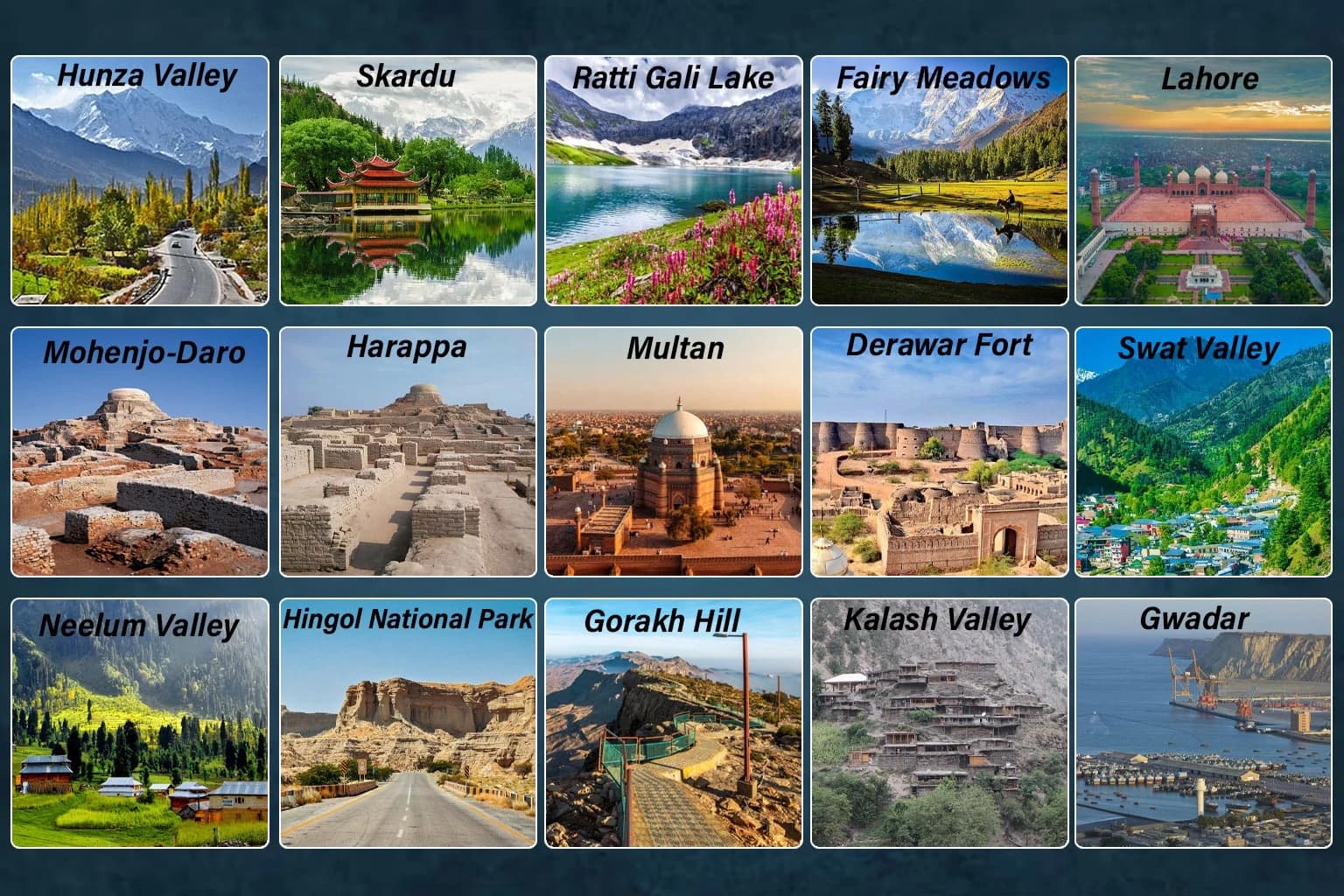Select the Hunza Valley tile

(x=140, y=181)
